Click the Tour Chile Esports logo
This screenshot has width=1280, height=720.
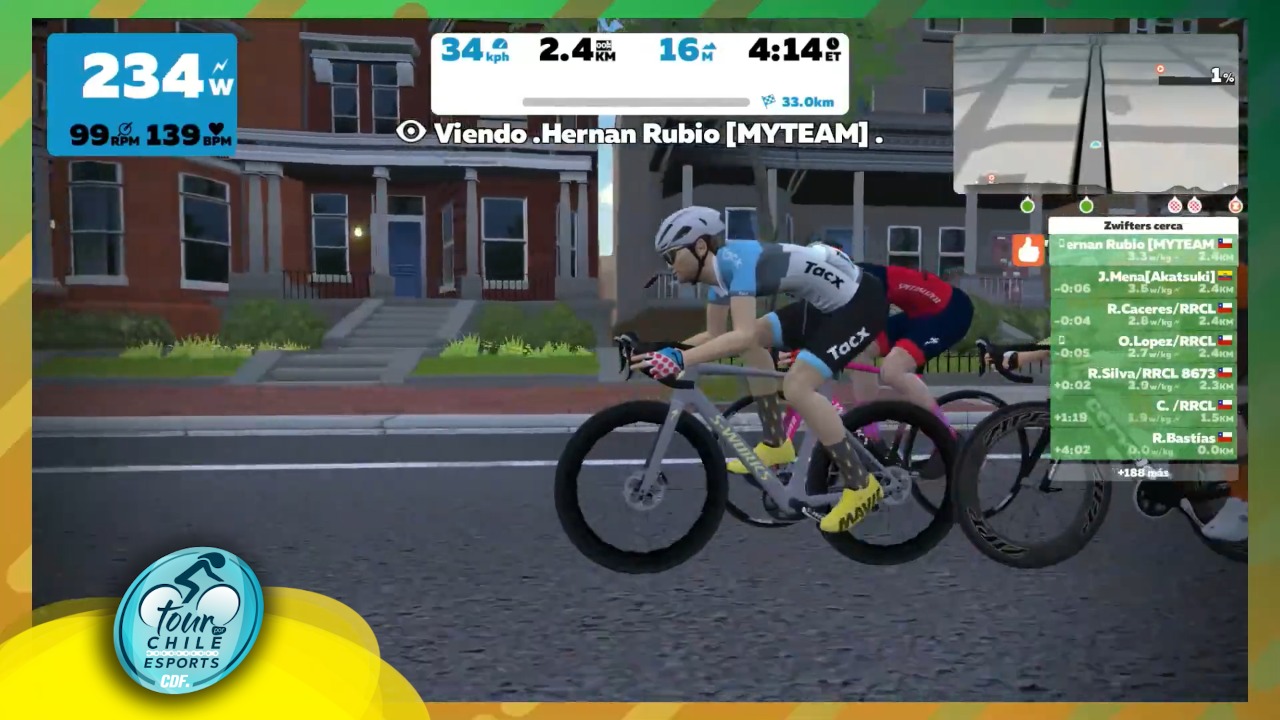pos(190,620)
